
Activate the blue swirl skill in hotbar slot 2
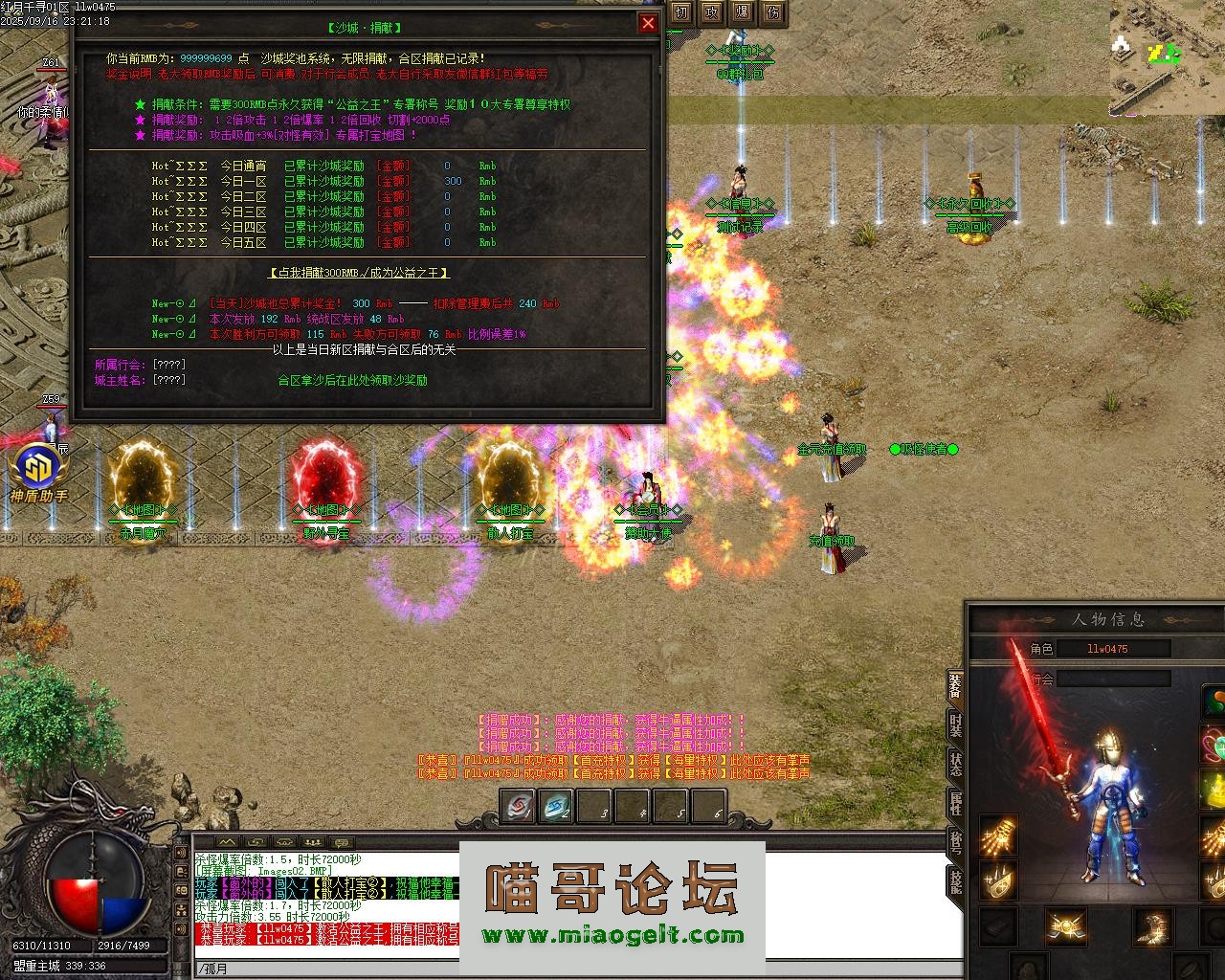click(x=556, y=808)
